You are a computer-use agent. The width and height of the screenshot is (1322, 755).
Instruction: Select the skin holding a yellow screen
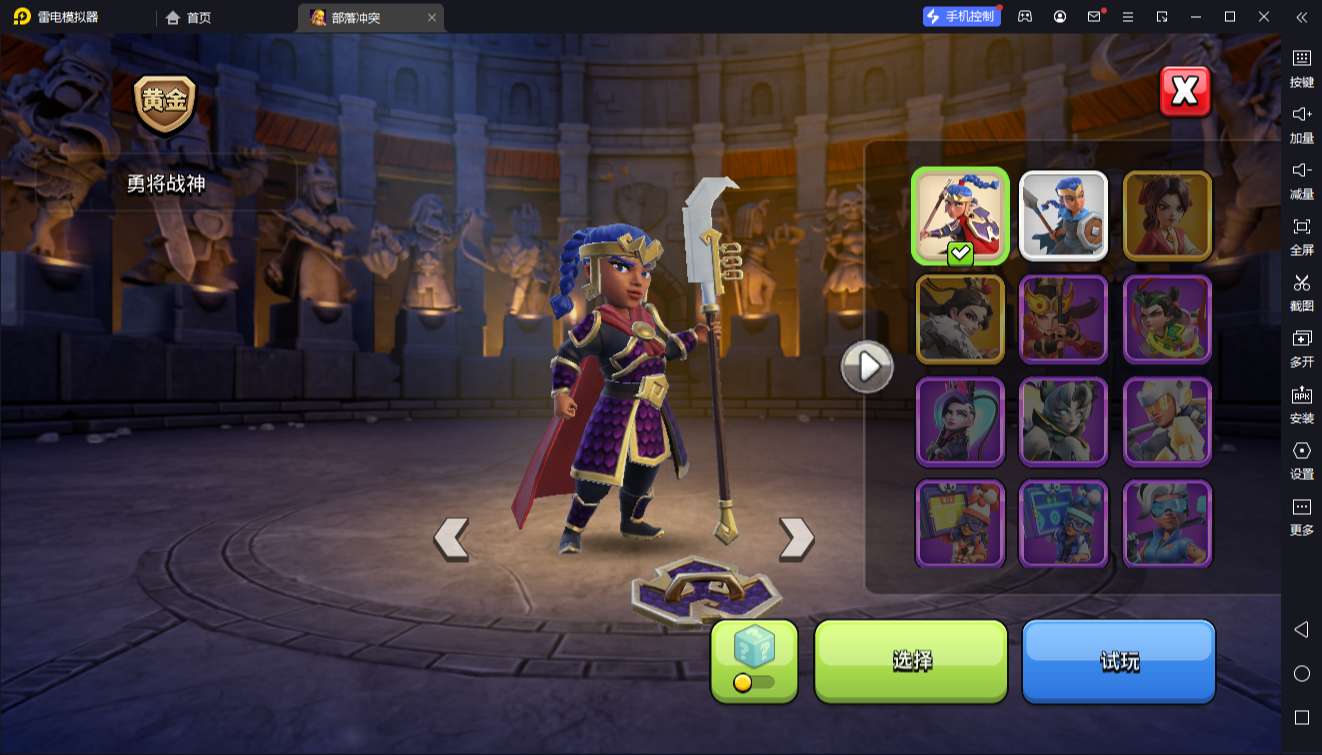pyautogui.click(x=960, y=523)
